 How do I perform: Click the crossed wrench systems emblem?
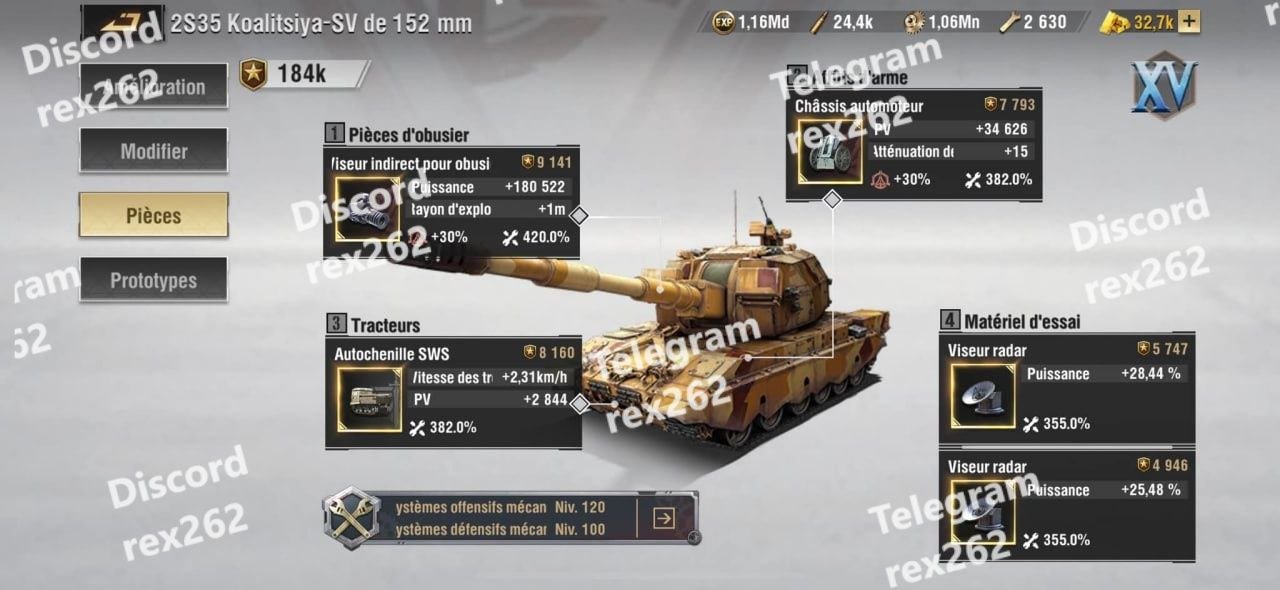(351, 517)
